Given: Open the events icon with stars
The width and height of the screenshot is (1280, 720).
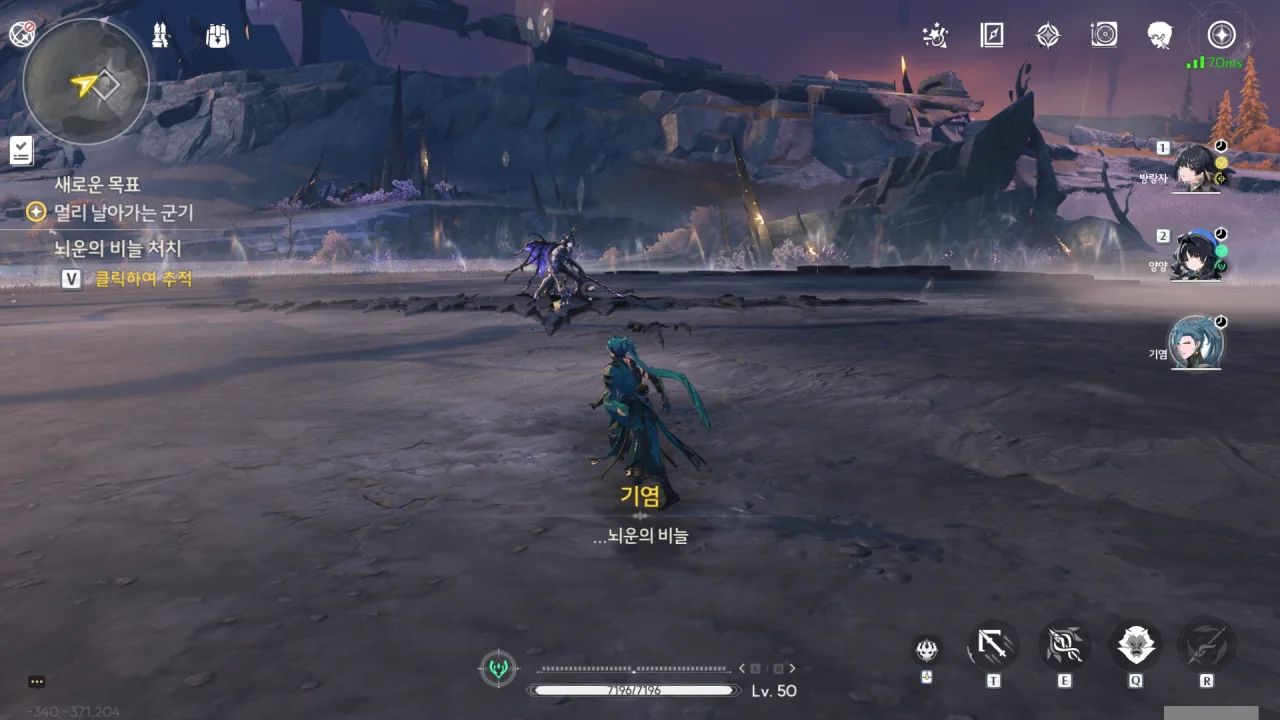Looking at the screenshot, I should 935,36.
